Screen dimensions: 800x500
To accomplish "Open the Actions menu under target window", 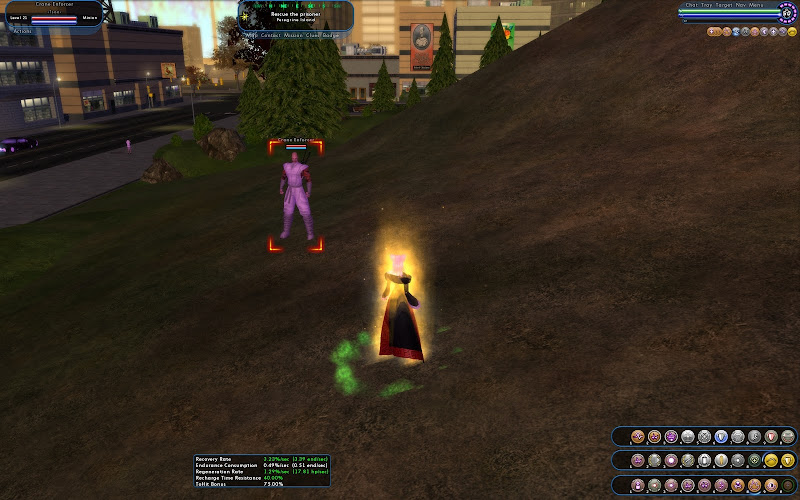I will coord(20,30).
